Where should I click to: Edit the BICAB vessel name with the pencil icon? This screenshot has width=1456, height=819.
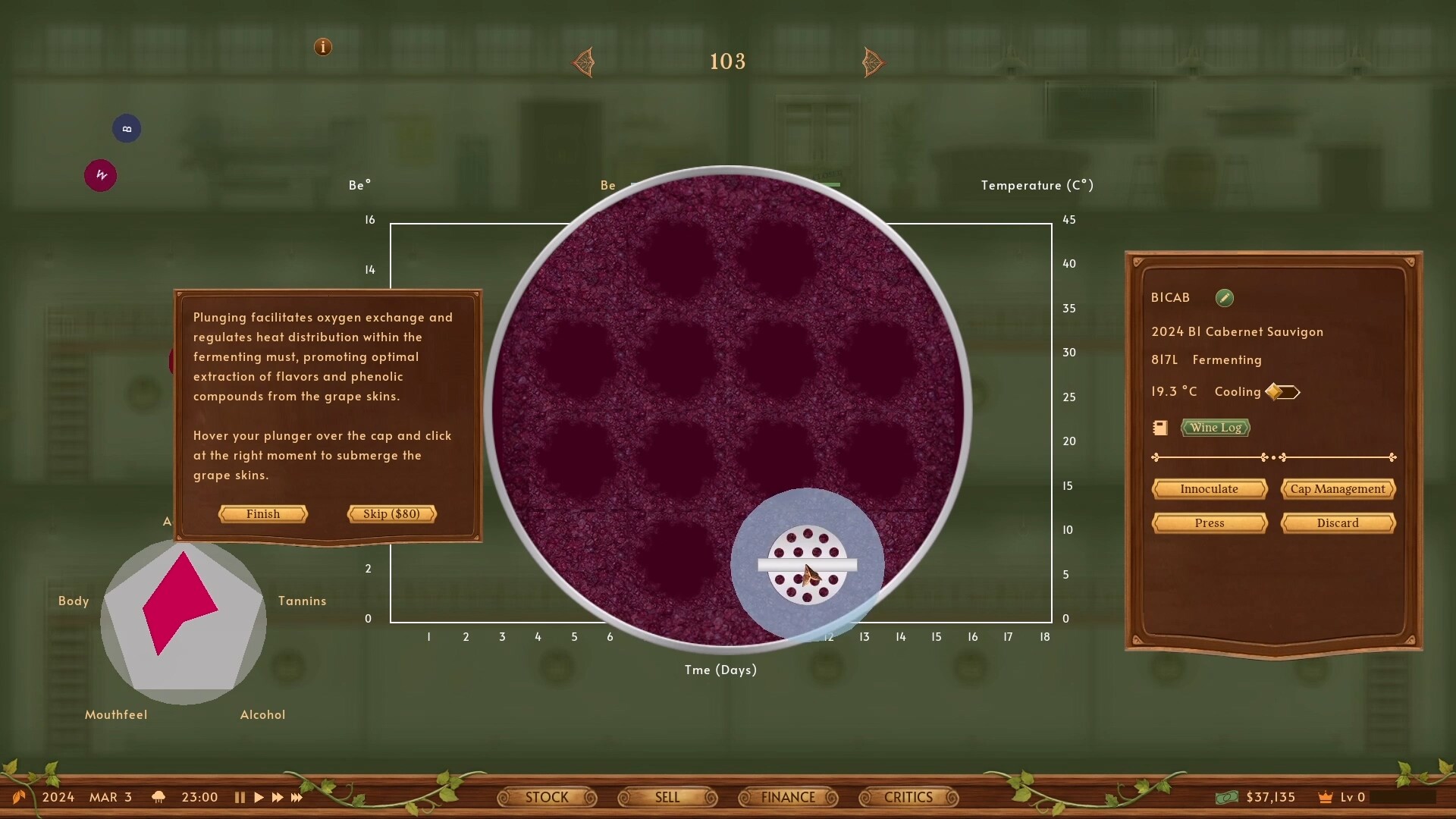(x=1224, y=297)
